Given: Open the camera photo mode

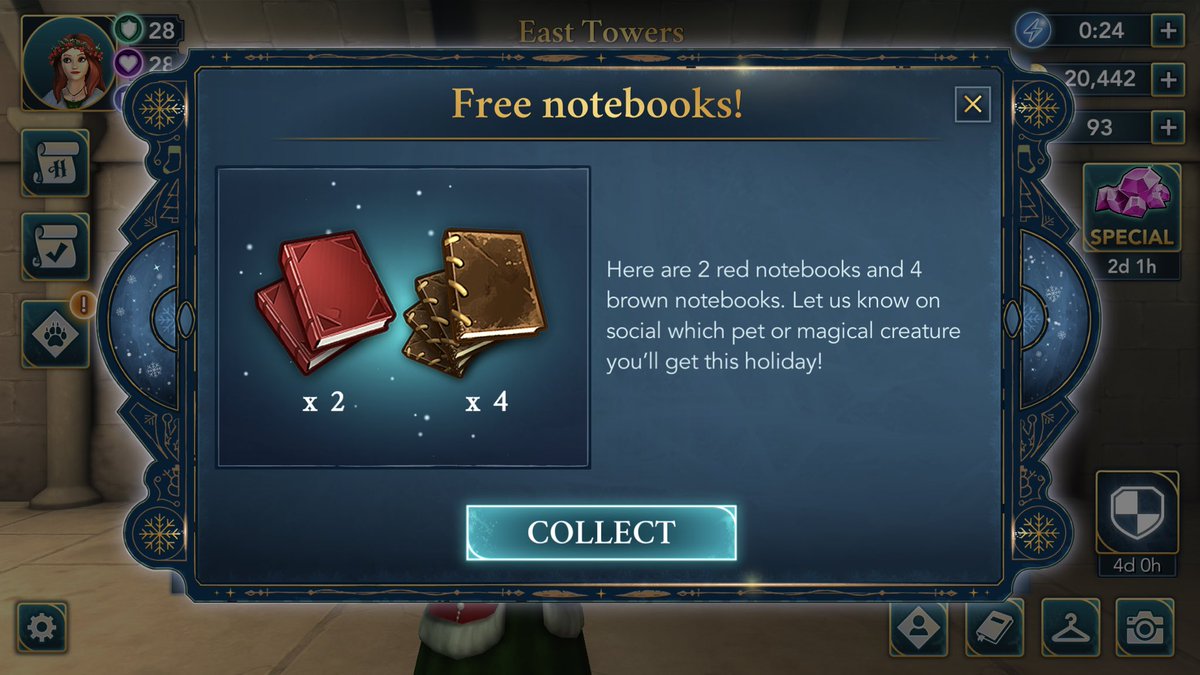Looking at the screenshot, I should (1144, 627).
